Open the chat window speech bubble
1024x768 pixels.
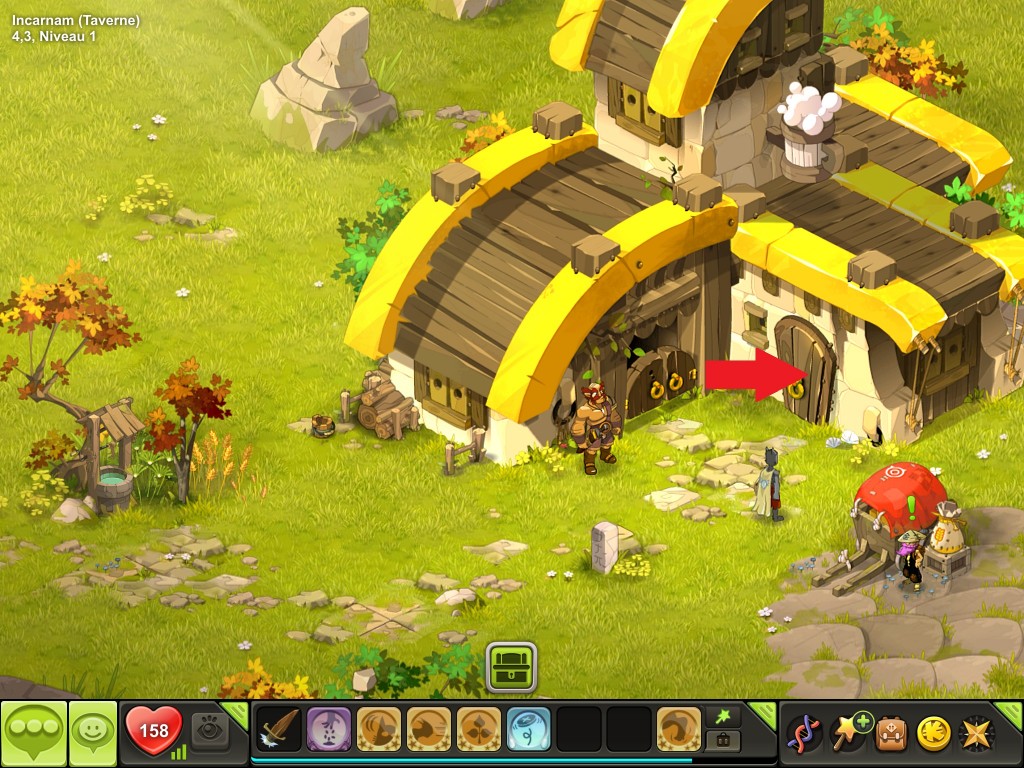(33, 733)
